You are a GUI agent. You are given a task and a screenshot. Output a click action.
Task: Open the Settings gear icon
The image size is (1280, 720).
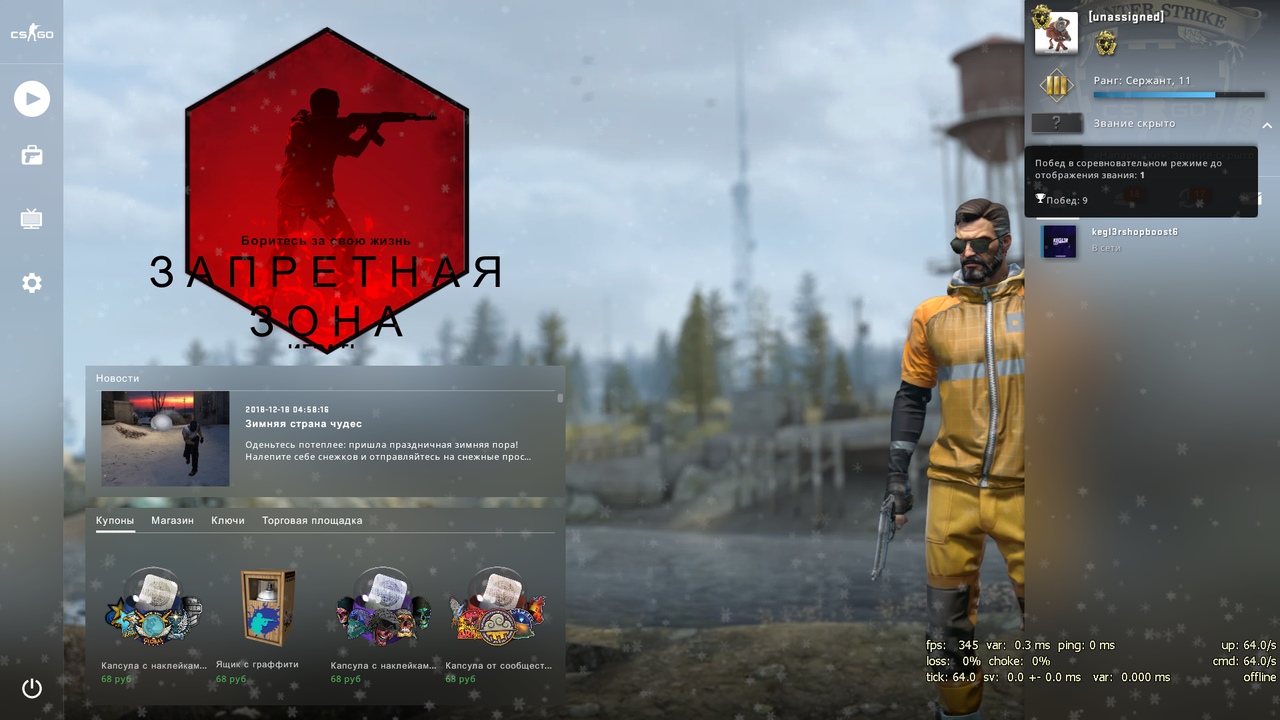pyautogui.click(x=32, y=283)
